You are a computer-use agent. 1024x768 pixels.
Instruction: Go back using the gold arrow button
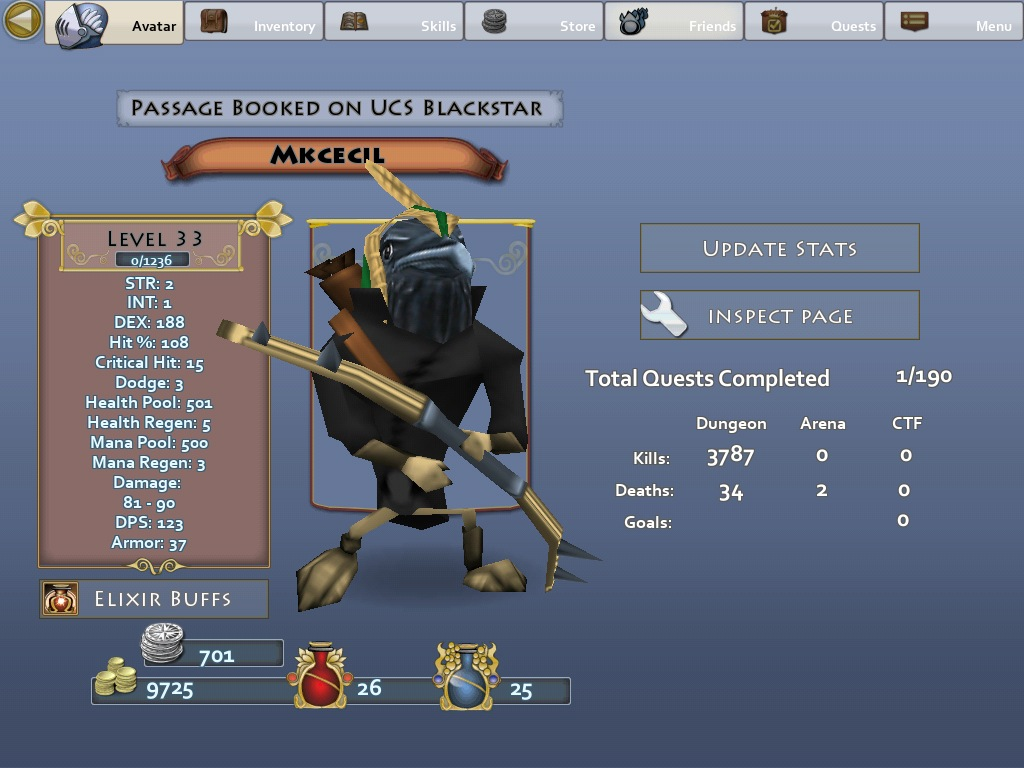[22, 21]
